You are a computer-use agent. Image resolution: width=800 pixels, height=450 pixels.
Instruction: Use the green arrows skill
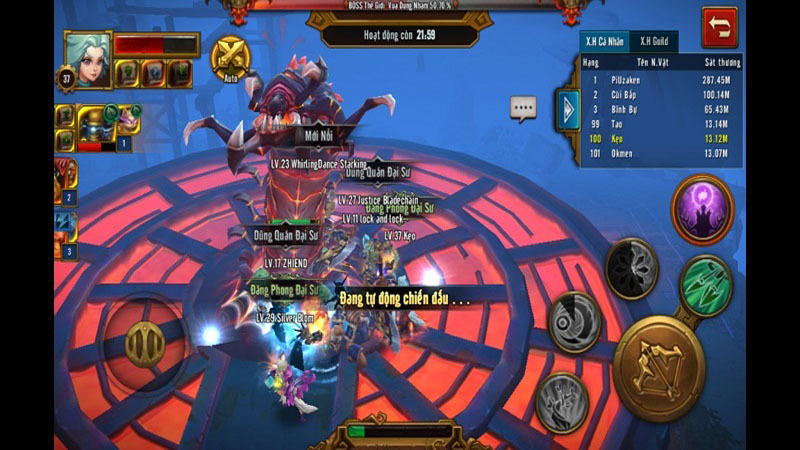pyautogui.click(x=706, y=285)
